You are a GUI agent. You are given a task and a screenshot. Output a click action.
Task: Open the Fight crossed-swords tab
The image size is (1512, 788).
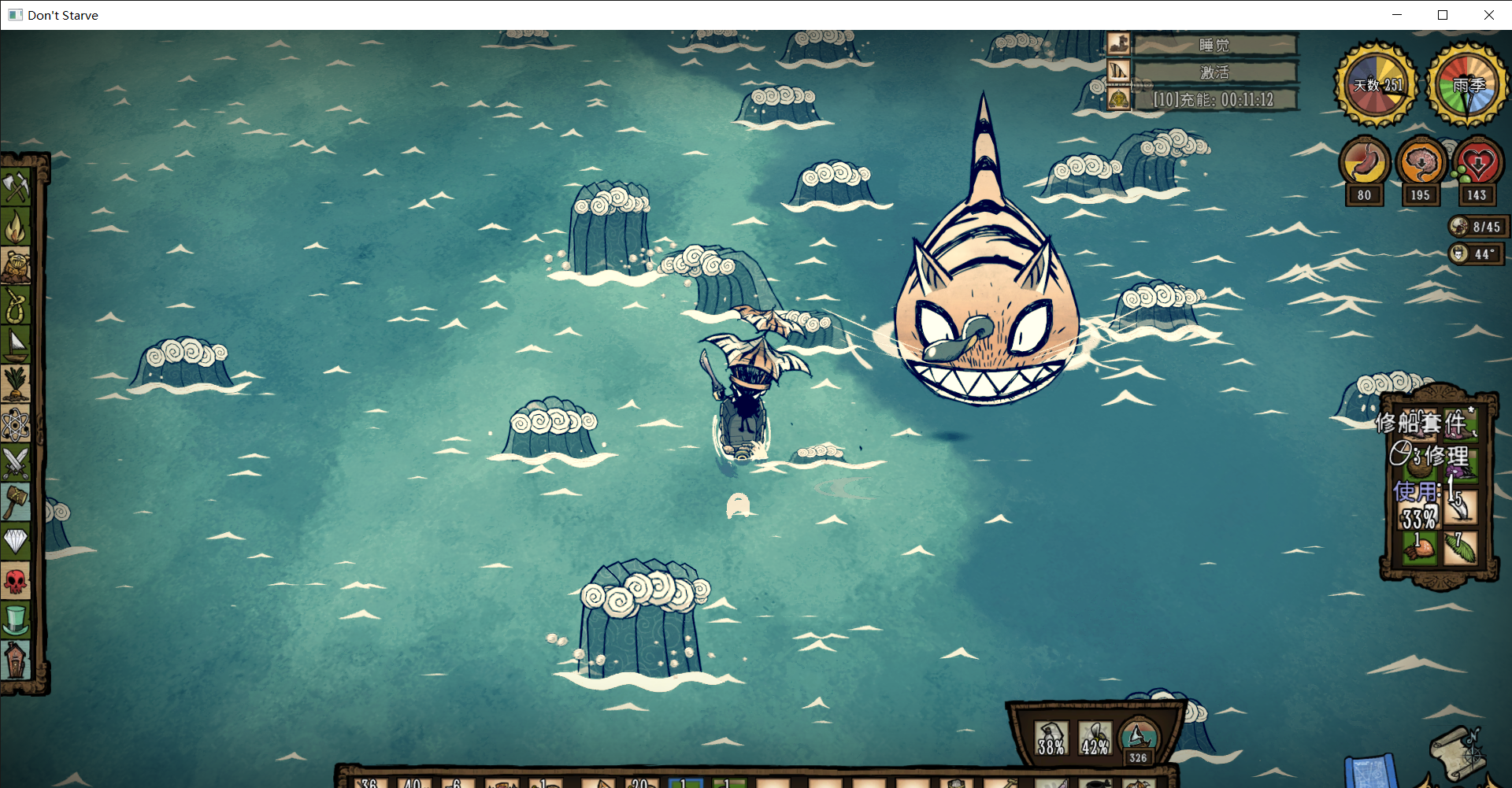(16, 463)
